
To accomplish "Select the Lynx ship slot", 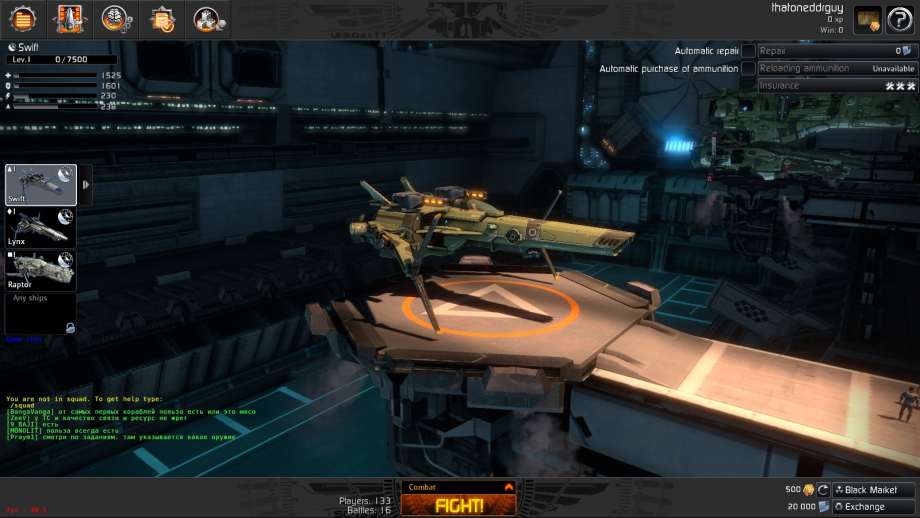I will (41, 227).
